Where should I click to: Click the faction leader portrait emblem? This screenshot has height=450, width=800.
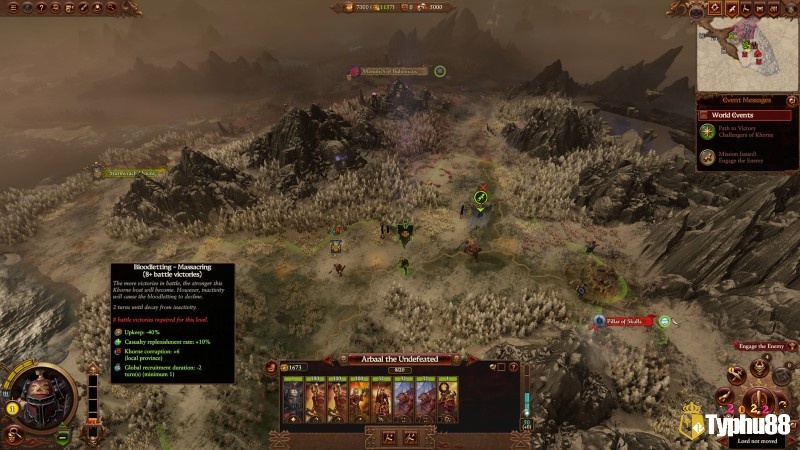39,388
